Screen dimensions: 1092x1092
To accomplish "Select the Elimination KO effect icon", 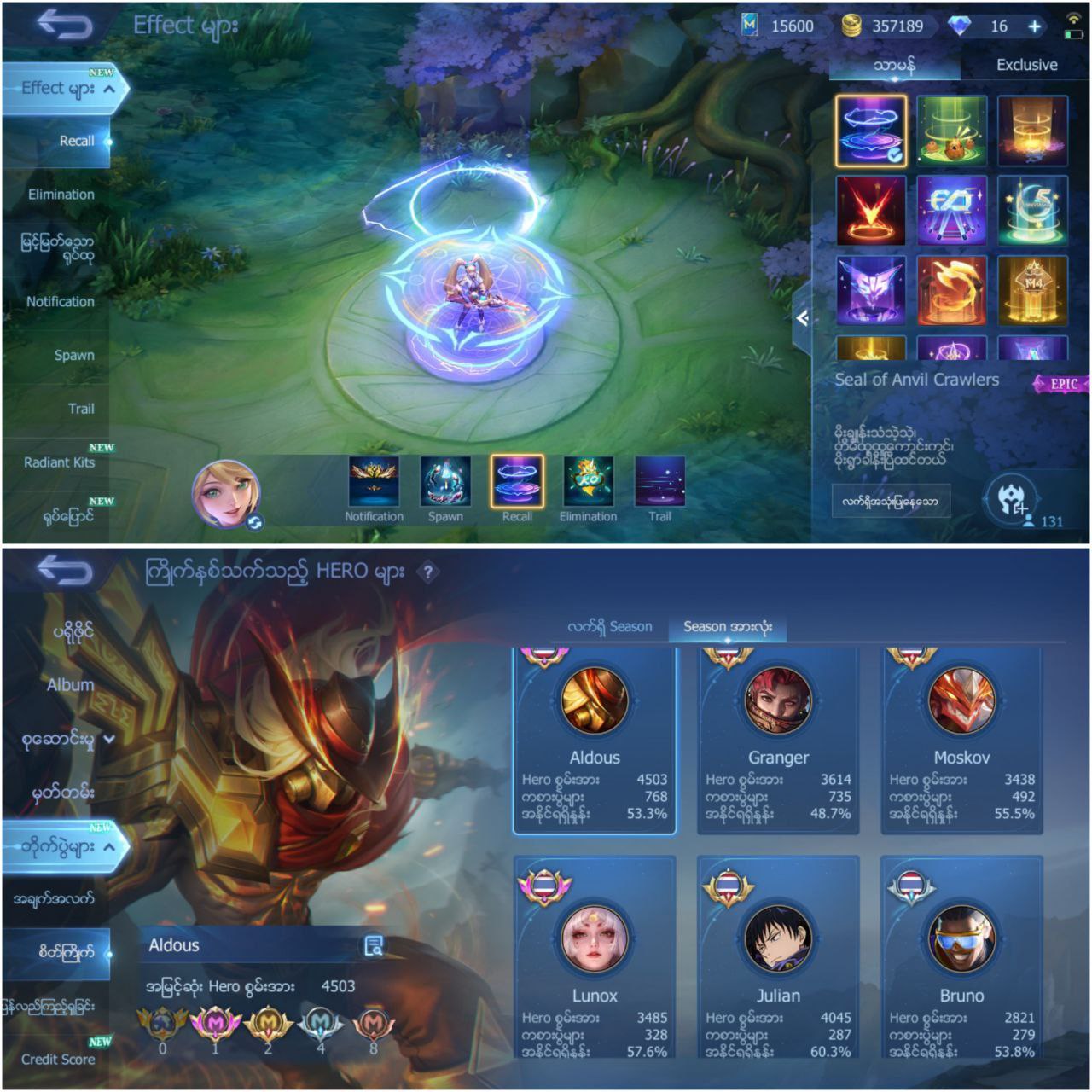I will click(586, 483).
